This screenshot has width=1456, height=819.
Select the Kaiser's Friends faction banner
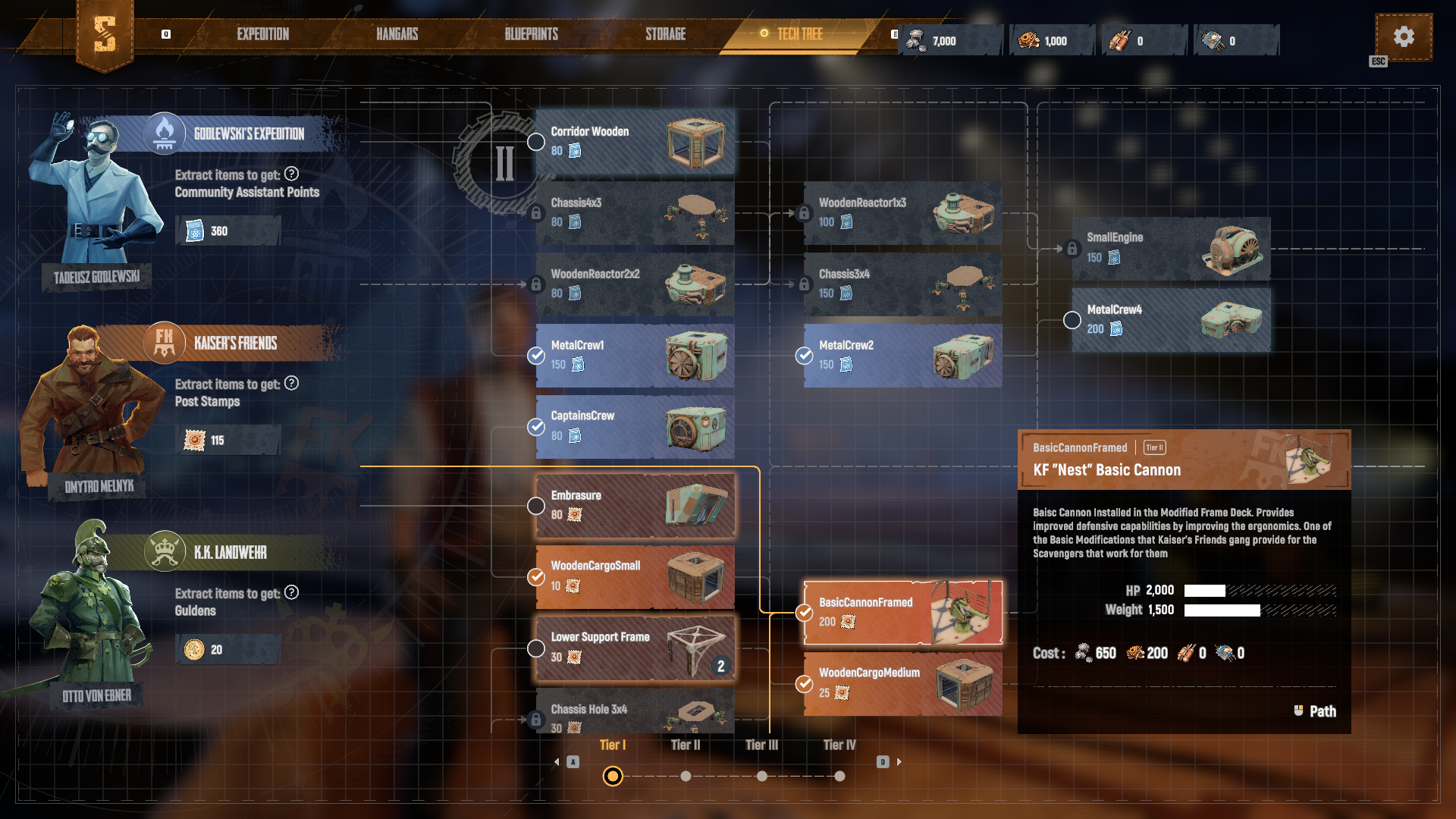(235, 344)
